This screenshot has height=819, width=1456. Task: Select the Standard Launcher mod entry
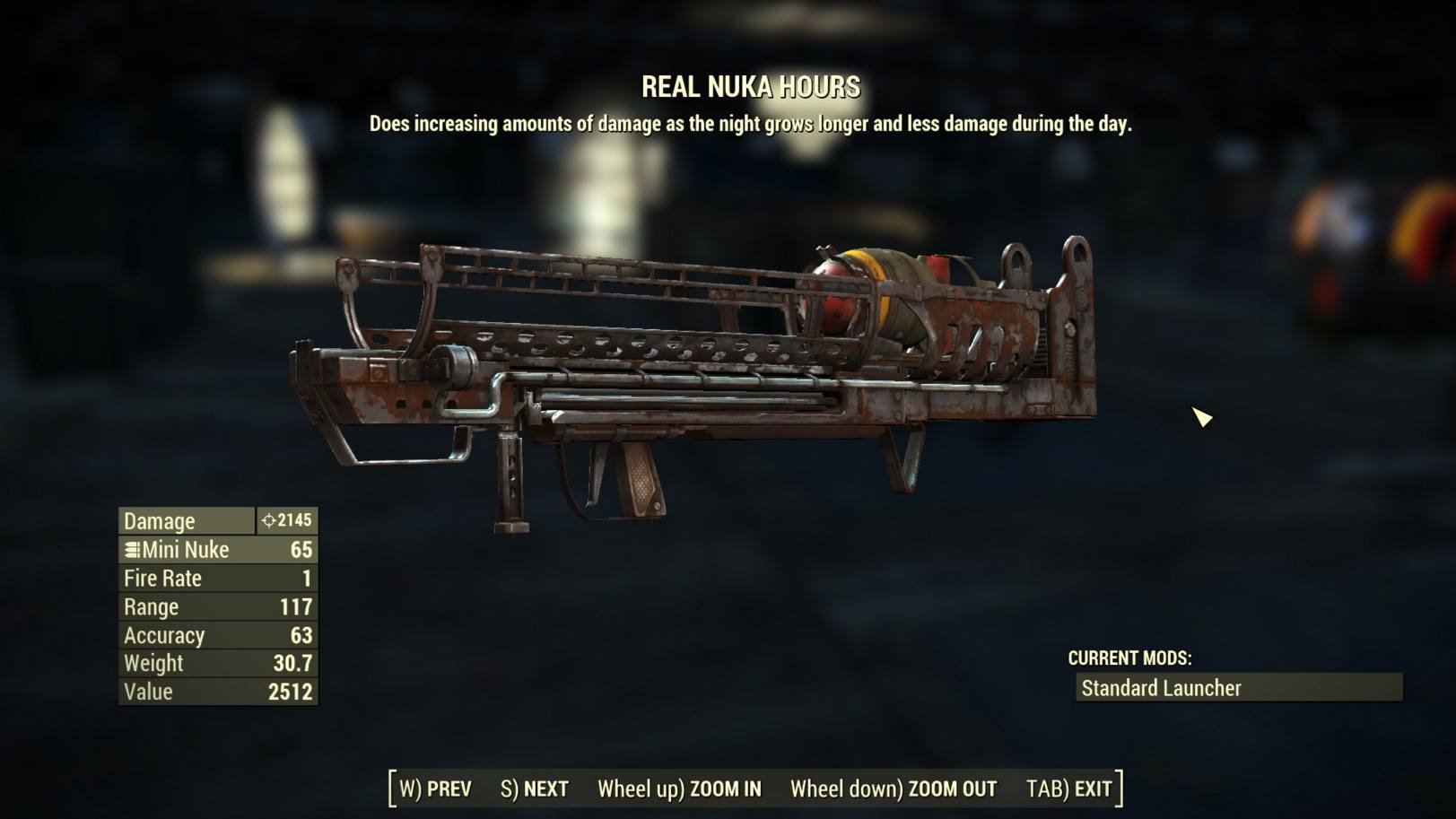(1238, 688)
